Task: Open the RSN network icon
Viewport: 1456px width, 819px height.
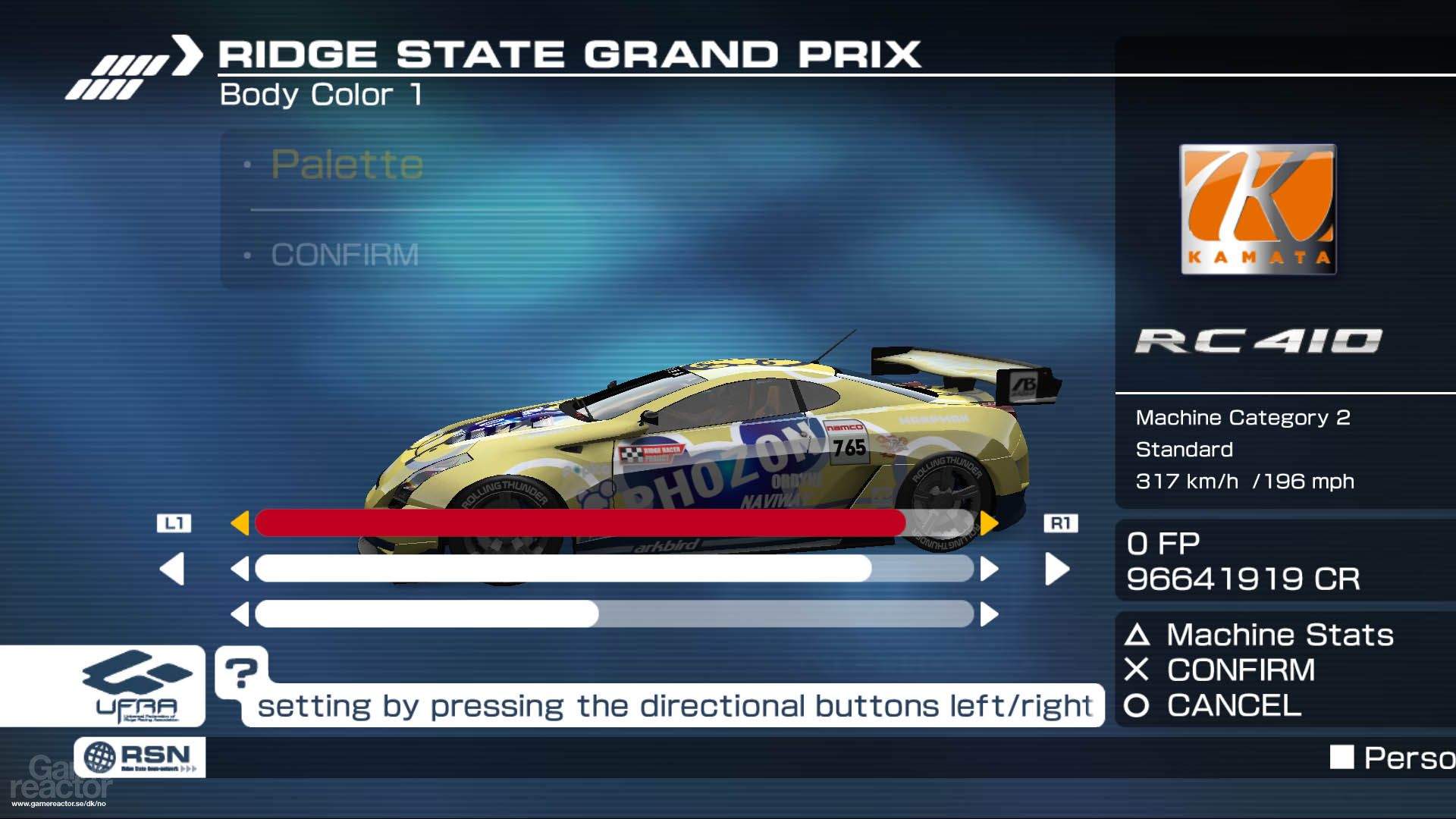Action: [140, 757]
